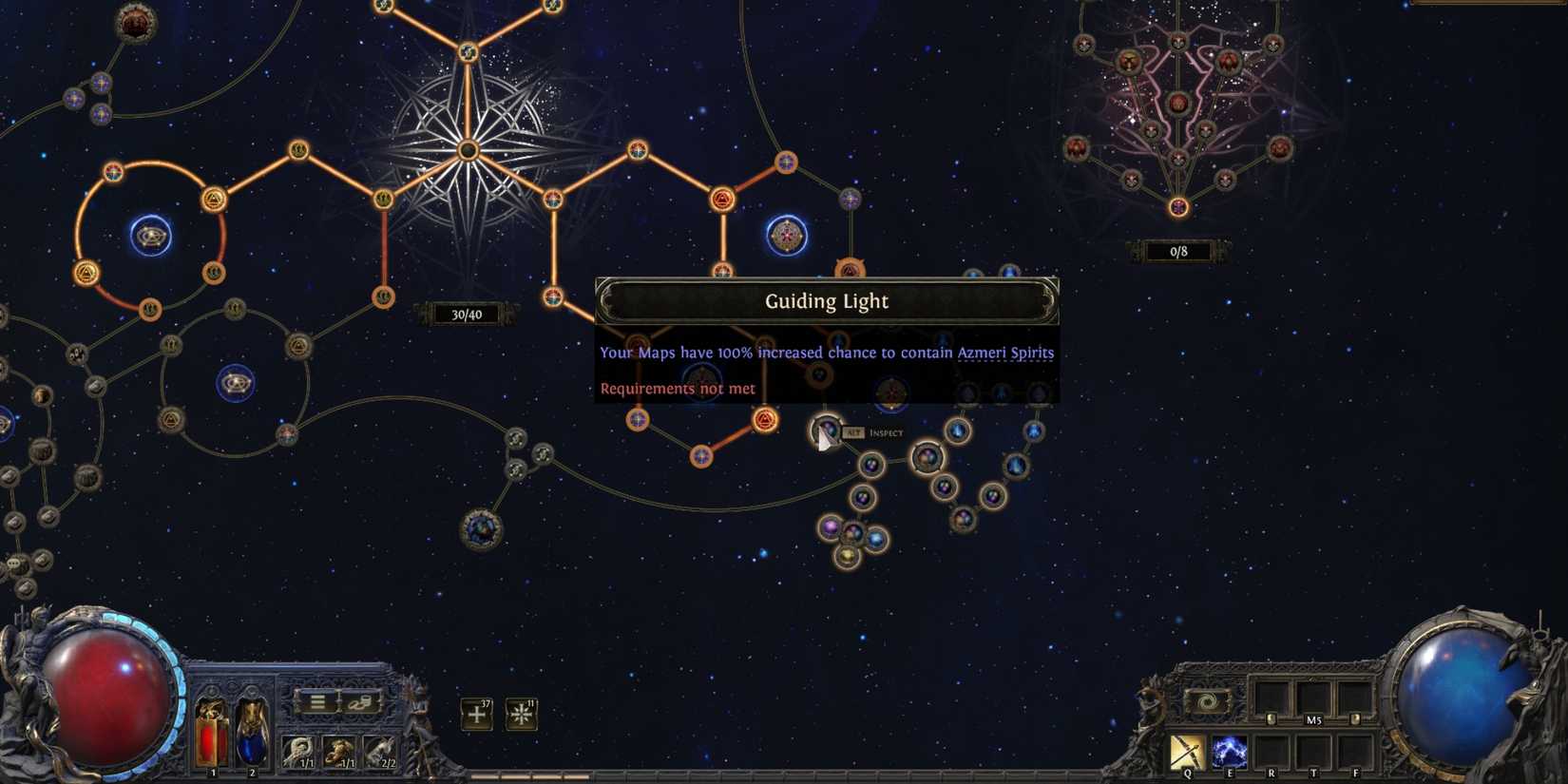Select the horse charm marked 2/2
1568x784 pixels.
click(x=382, y=750)
